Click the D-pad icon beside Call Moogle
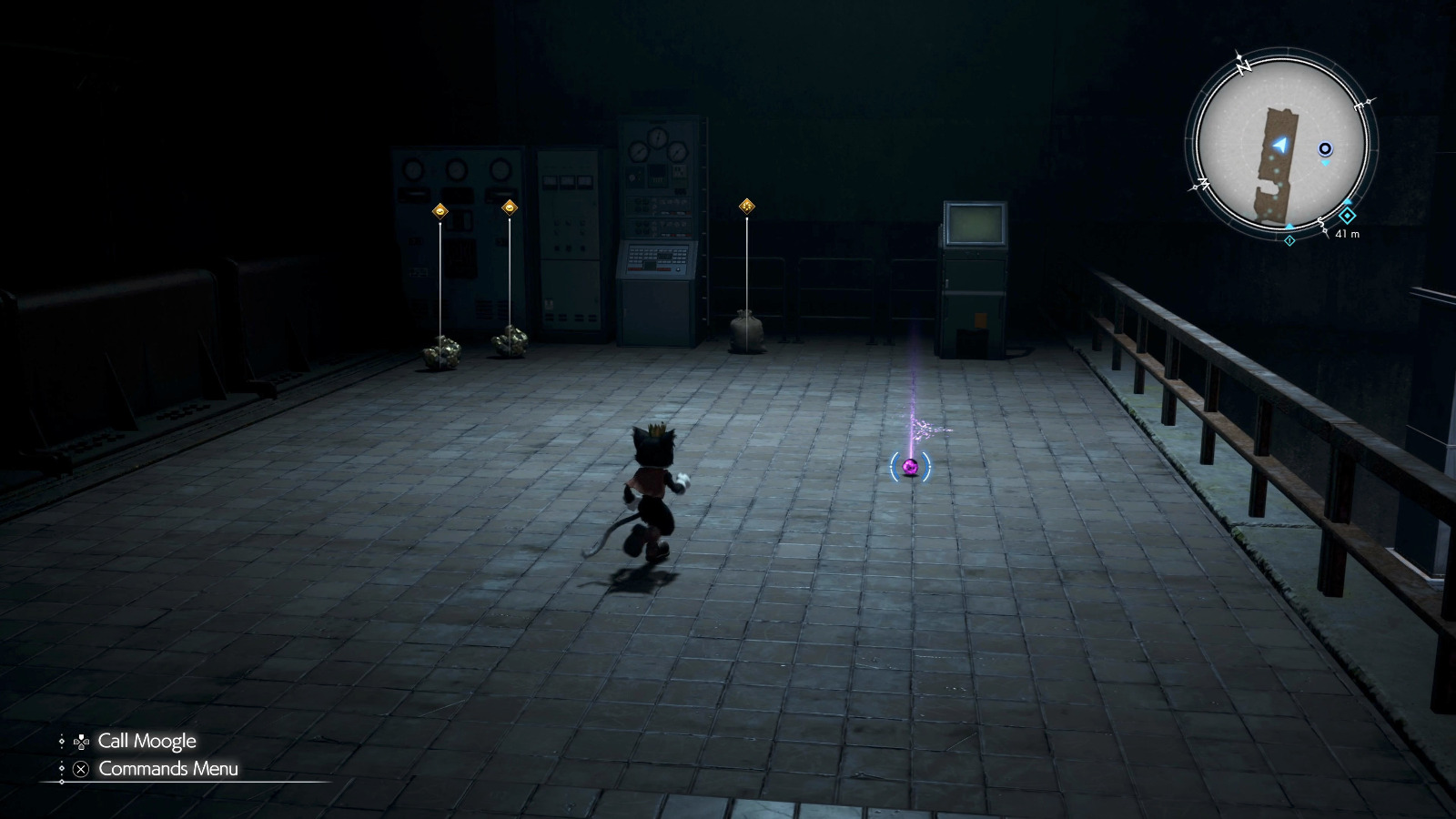This screenshot has height=819, width=1456. tap(81, 741)
